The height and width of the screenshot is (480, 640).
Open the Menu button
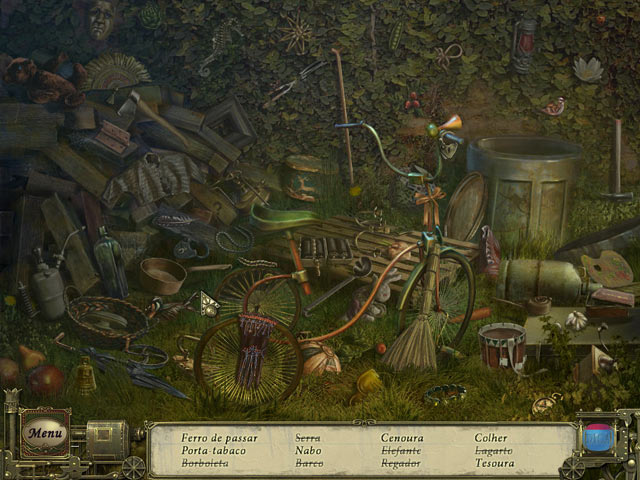click(x=45, y=434)
